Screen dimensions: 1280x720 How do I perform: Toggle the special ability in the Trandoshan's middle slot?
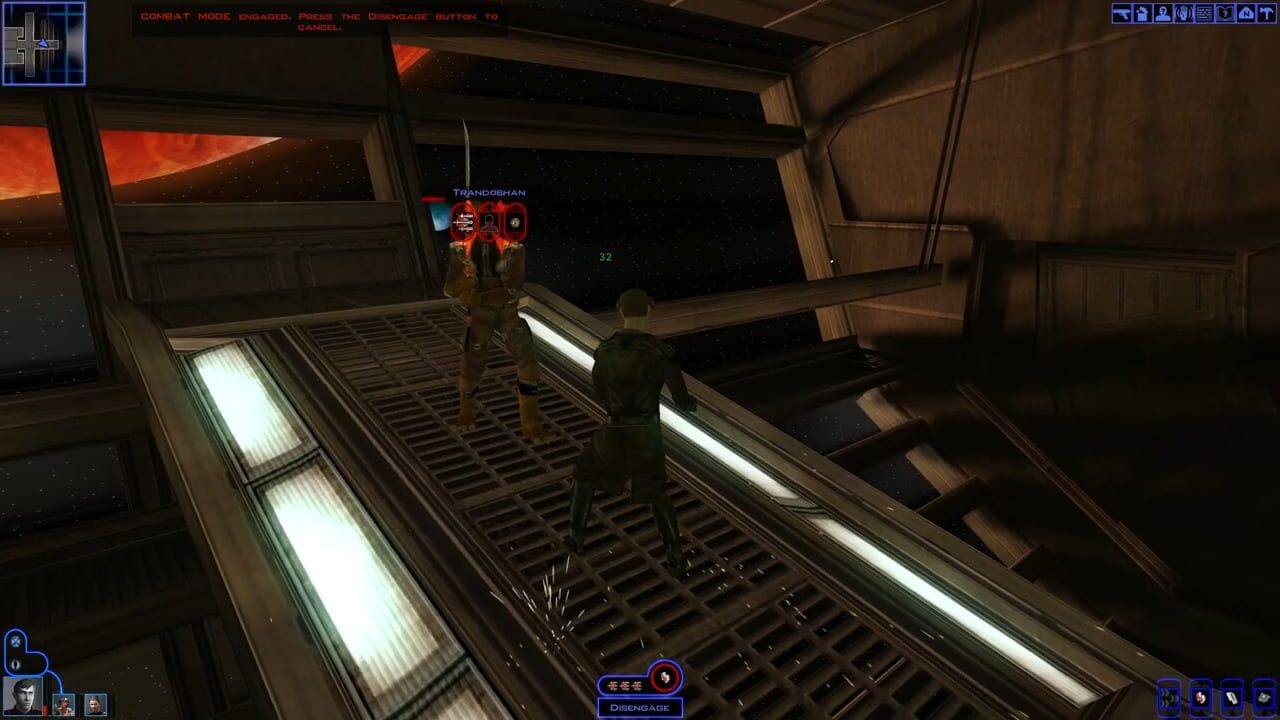(x=488, y=223)
